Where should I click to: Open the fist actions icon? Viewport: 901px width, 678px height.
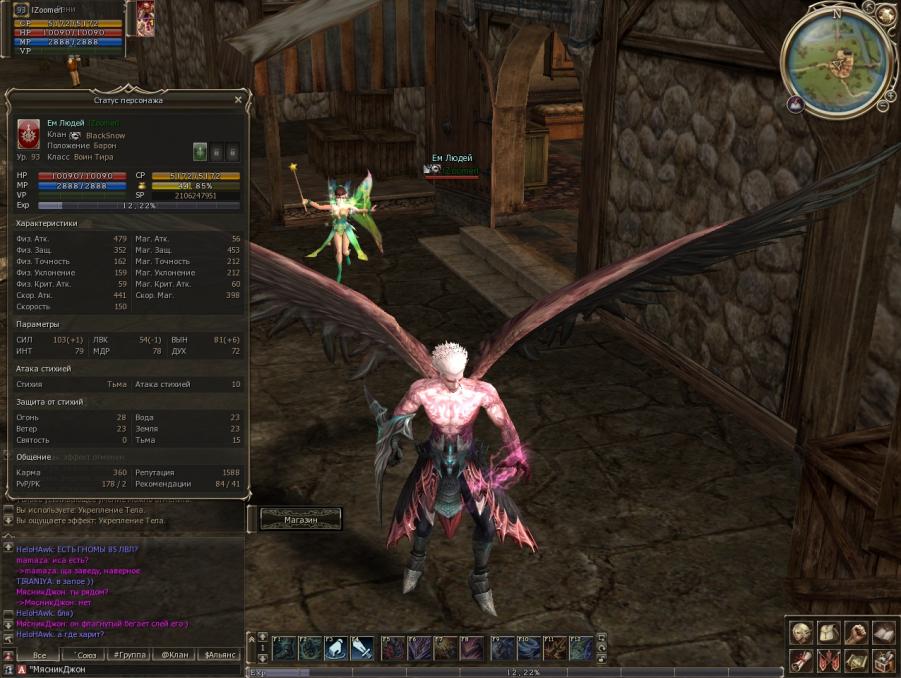855,632
